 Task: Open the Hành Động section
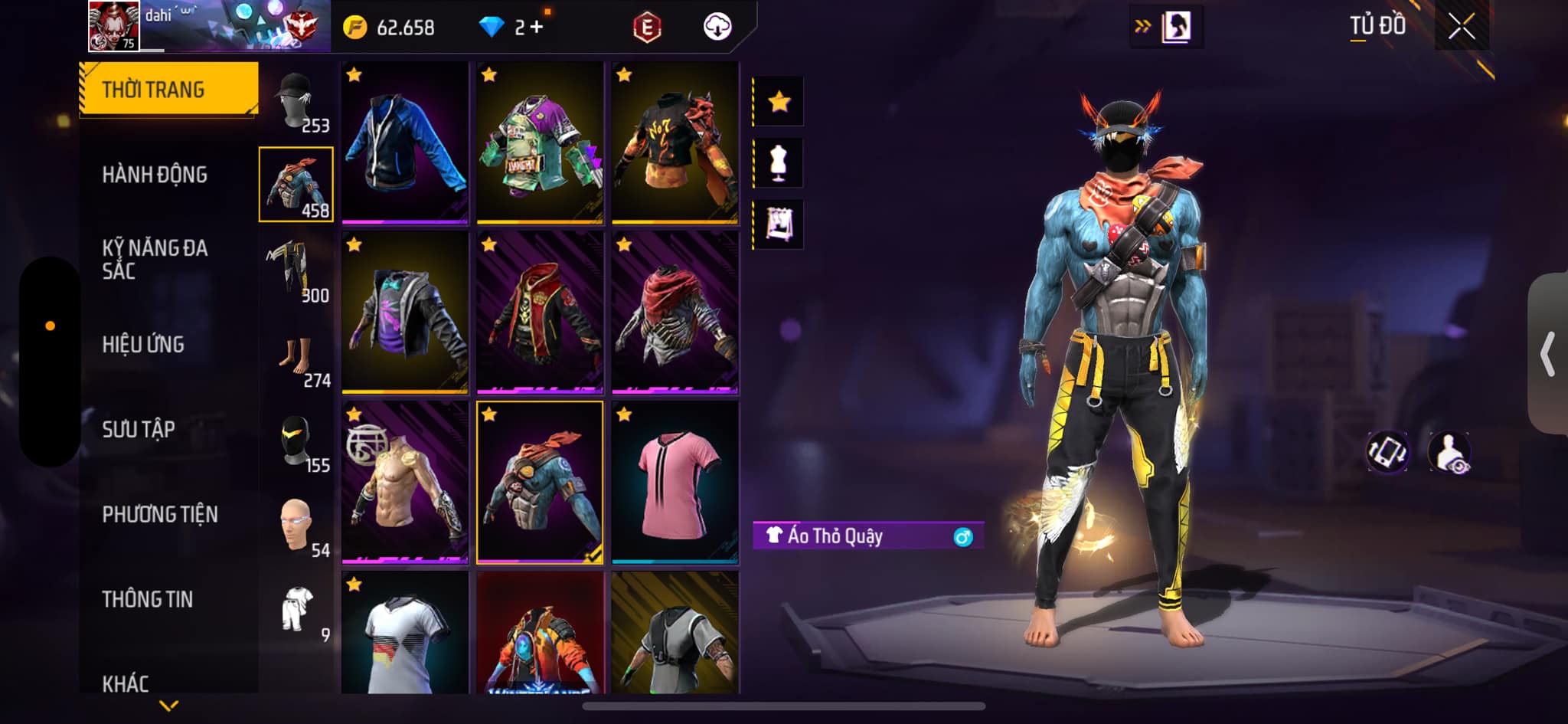point(155,175)
